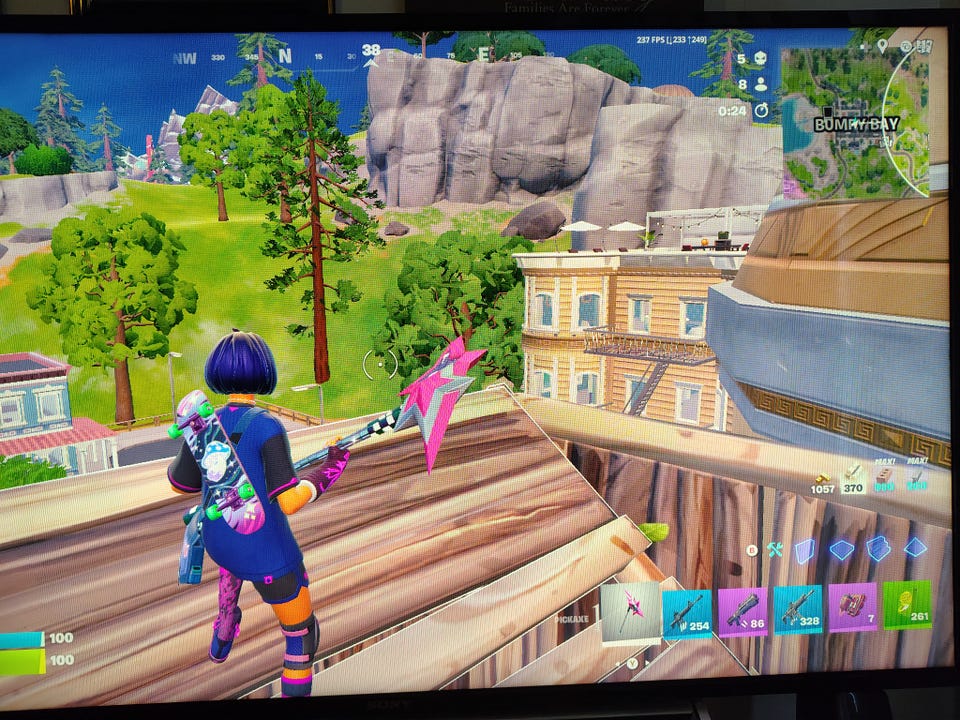Image resolution: width=960 pixels, height=720 pixels.
Task: Select the stairs building piece
Action: pyautogui.click(x=878, y=548)
